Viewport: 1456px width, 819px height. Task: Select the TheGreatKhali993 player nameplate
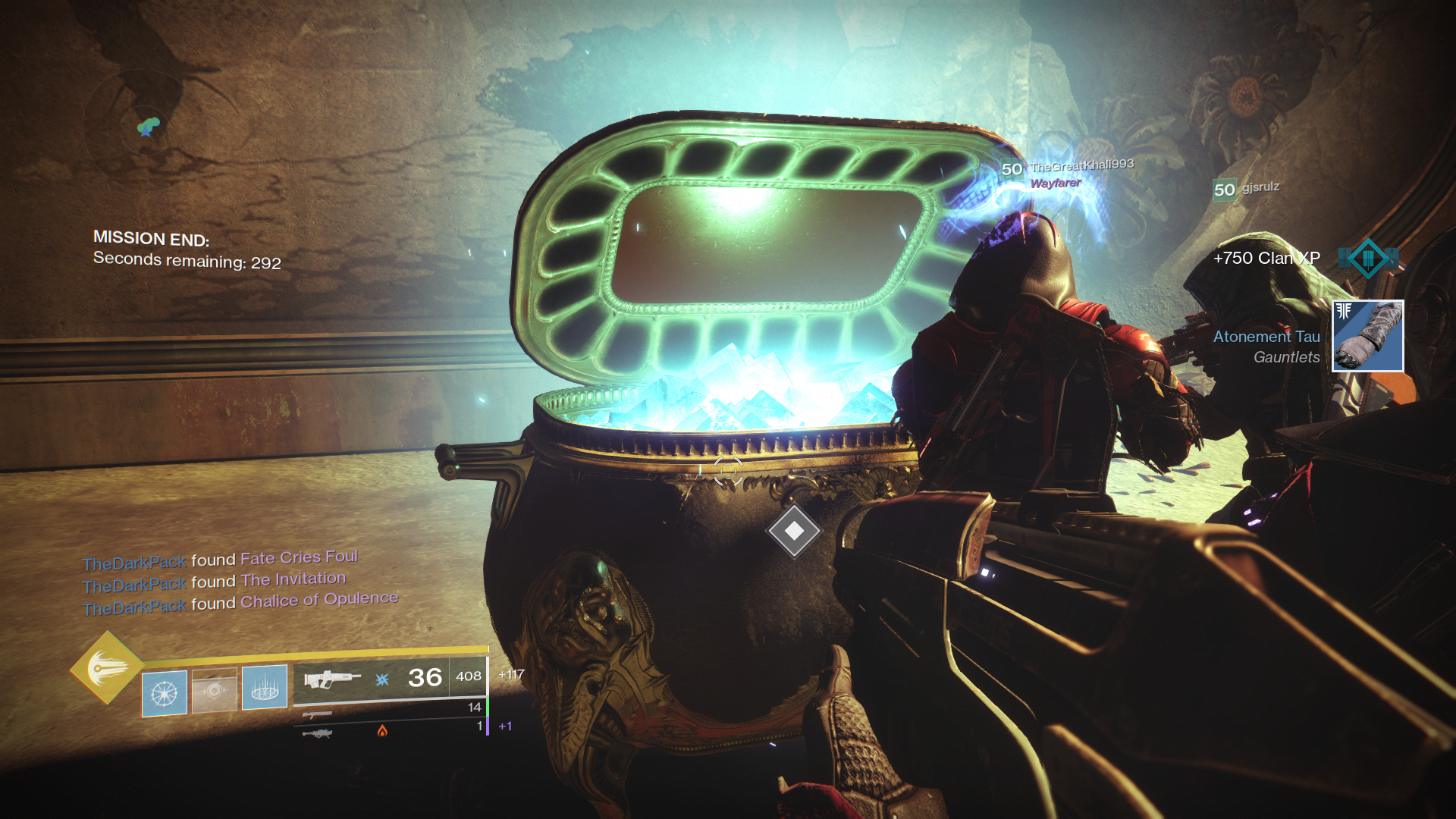click(x=1081, y=166)
